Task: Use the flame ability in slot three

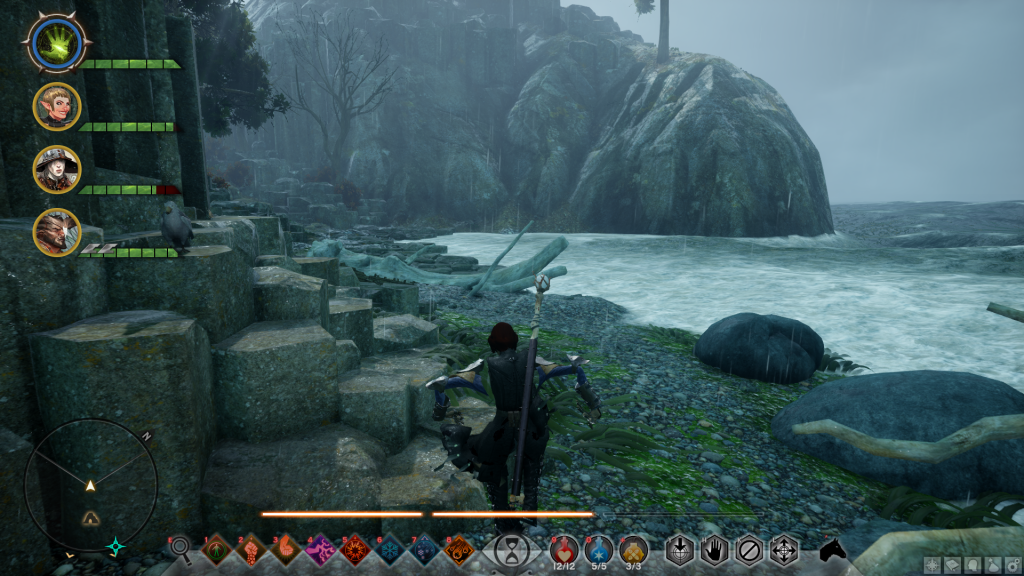Action: (286, 548)
